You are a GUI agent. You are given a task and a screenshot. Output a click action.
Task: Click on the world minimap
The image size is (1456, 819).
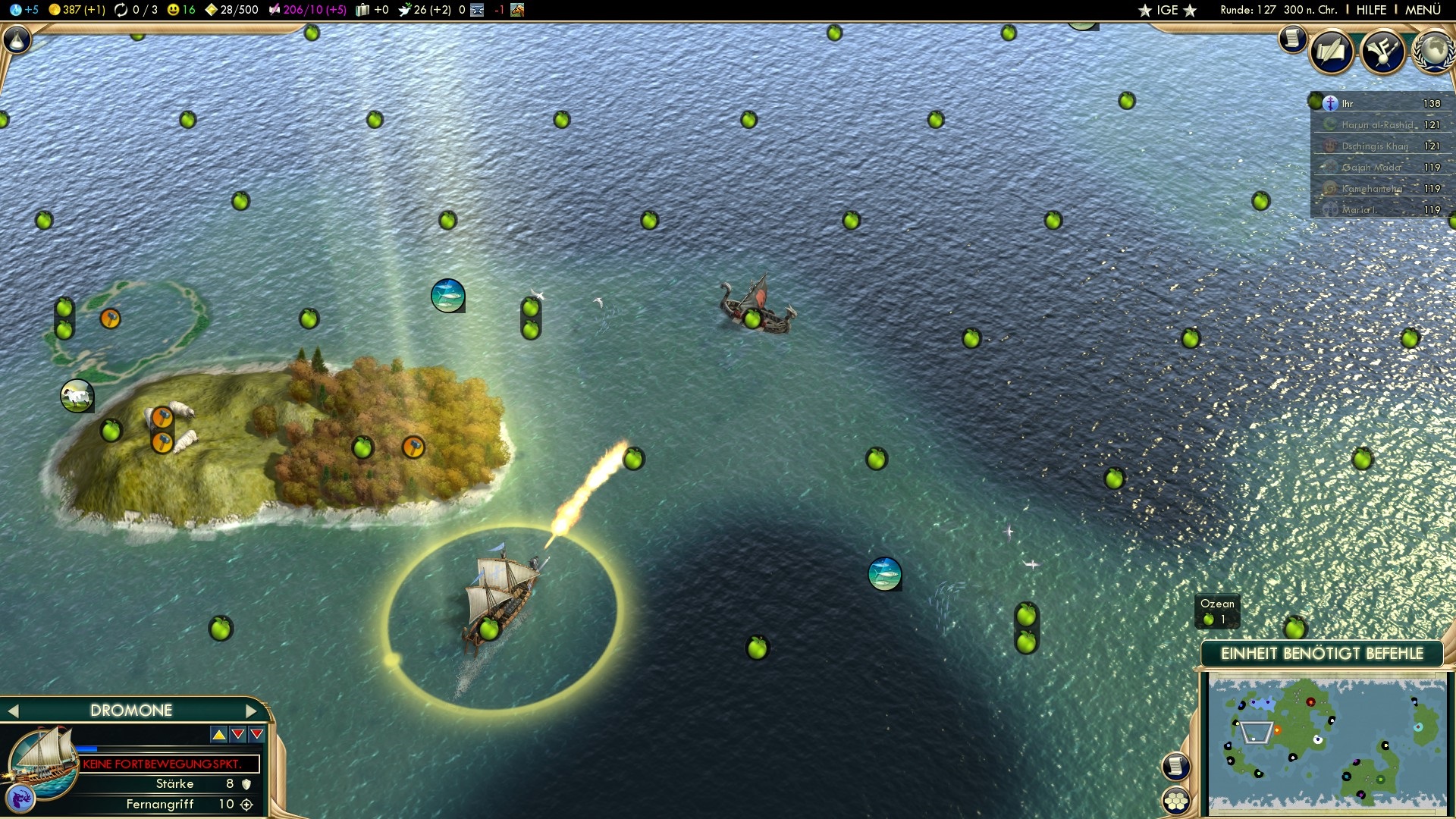pyautogui.click(x=1326, y=743)
